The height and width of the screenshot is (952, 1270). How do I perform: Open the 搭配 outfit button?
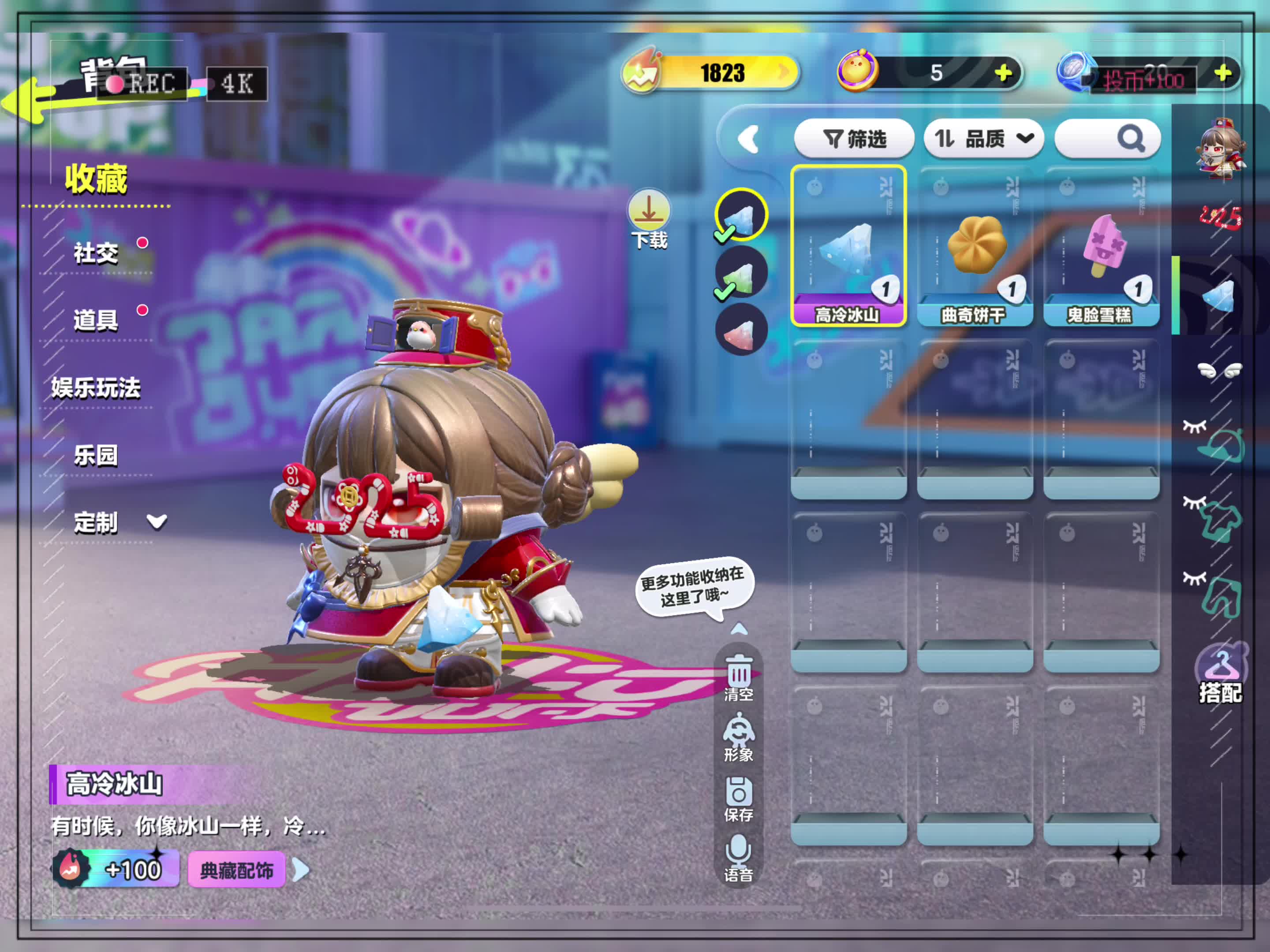point(1220,675)
